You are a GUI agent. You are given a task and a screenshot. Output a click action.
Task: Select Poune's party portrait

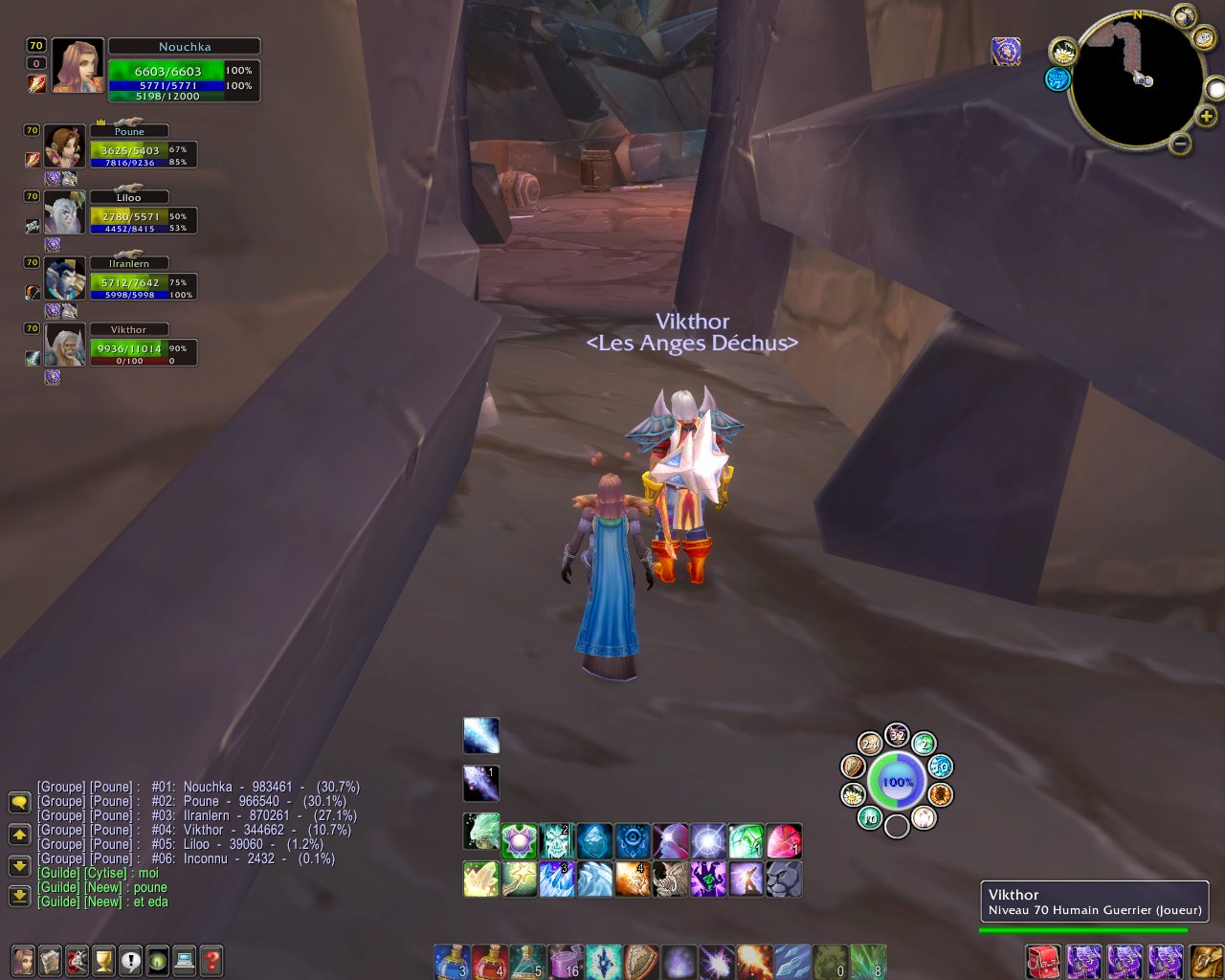[65, 145]
